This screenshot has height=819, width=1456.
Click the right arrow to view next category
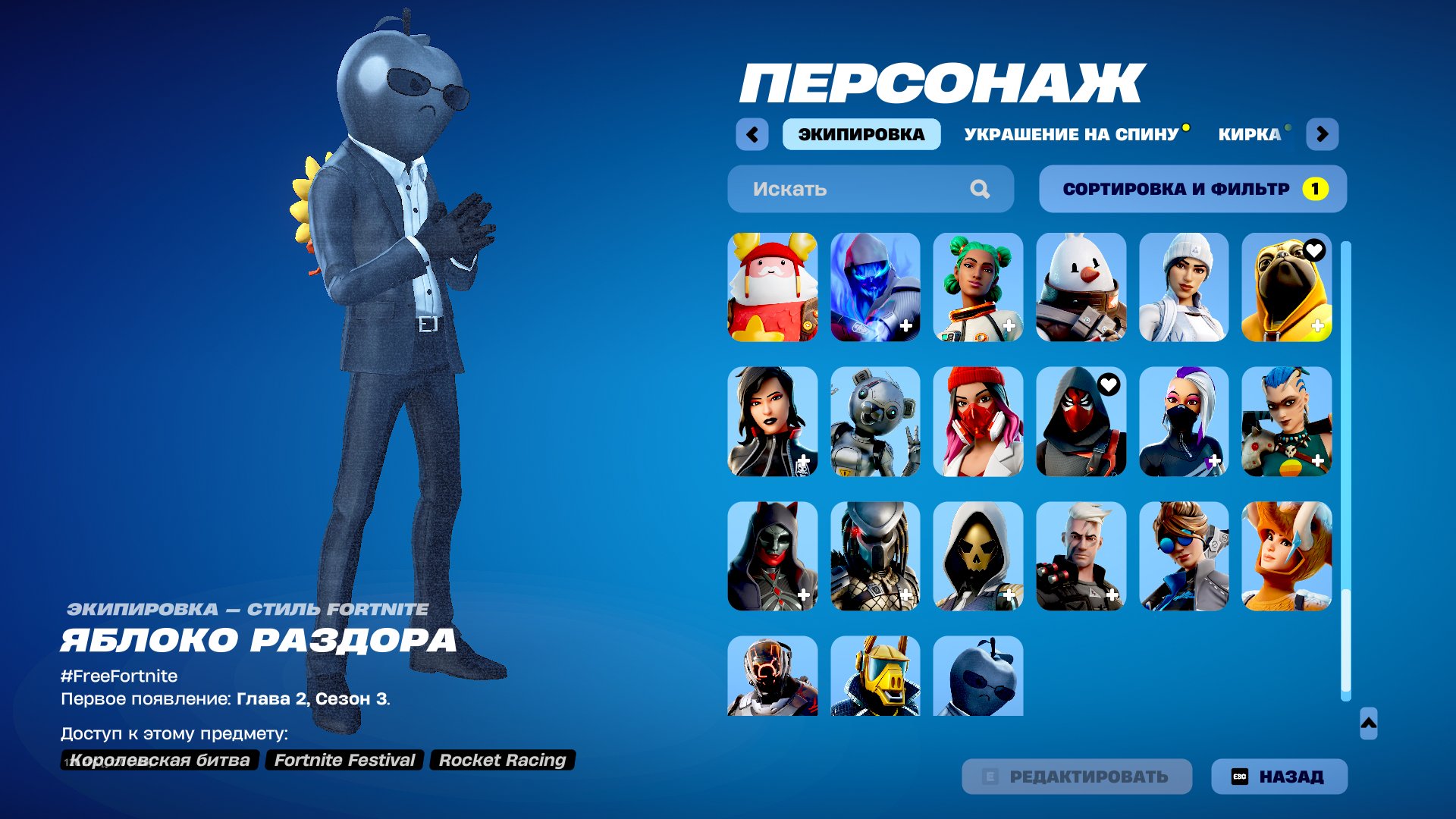(x=1324, y=133)
